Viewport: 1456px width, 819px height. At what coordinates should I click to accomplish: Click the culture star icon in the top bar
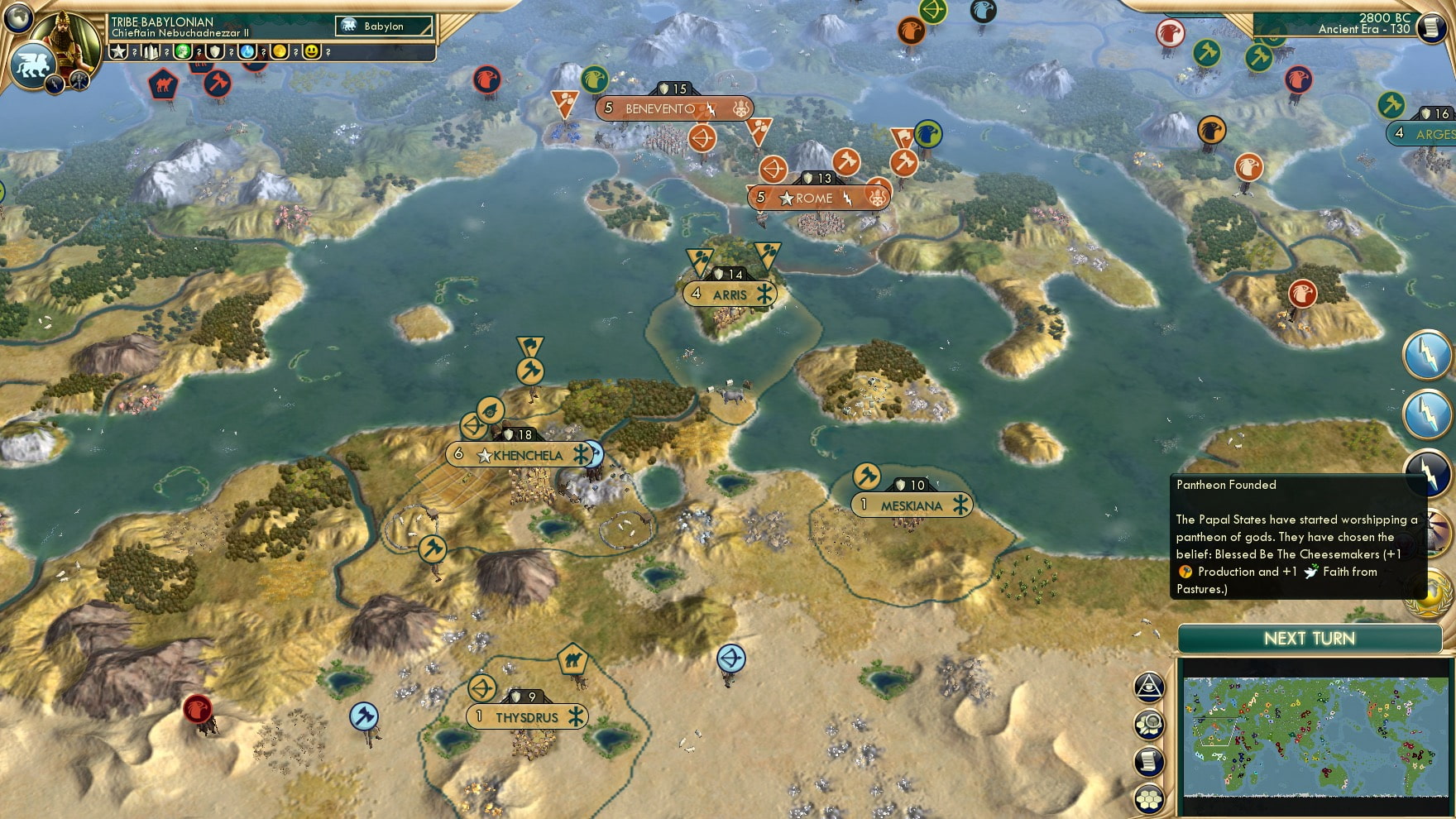[x=118, y=51]
